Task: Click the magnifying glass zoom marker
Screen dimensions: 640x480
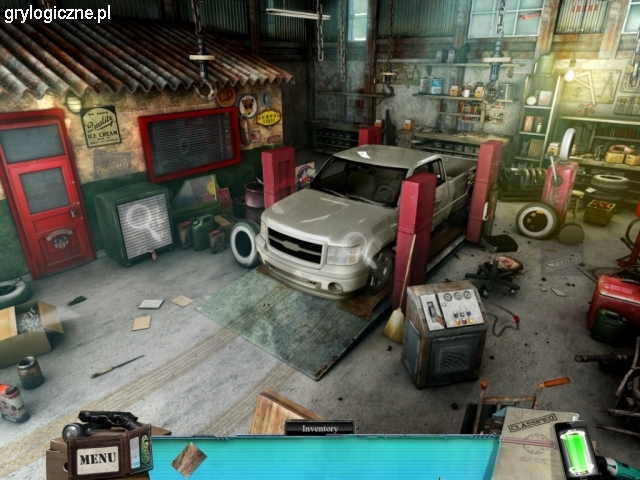Action: pyautogui.click(x=145, y=221)
